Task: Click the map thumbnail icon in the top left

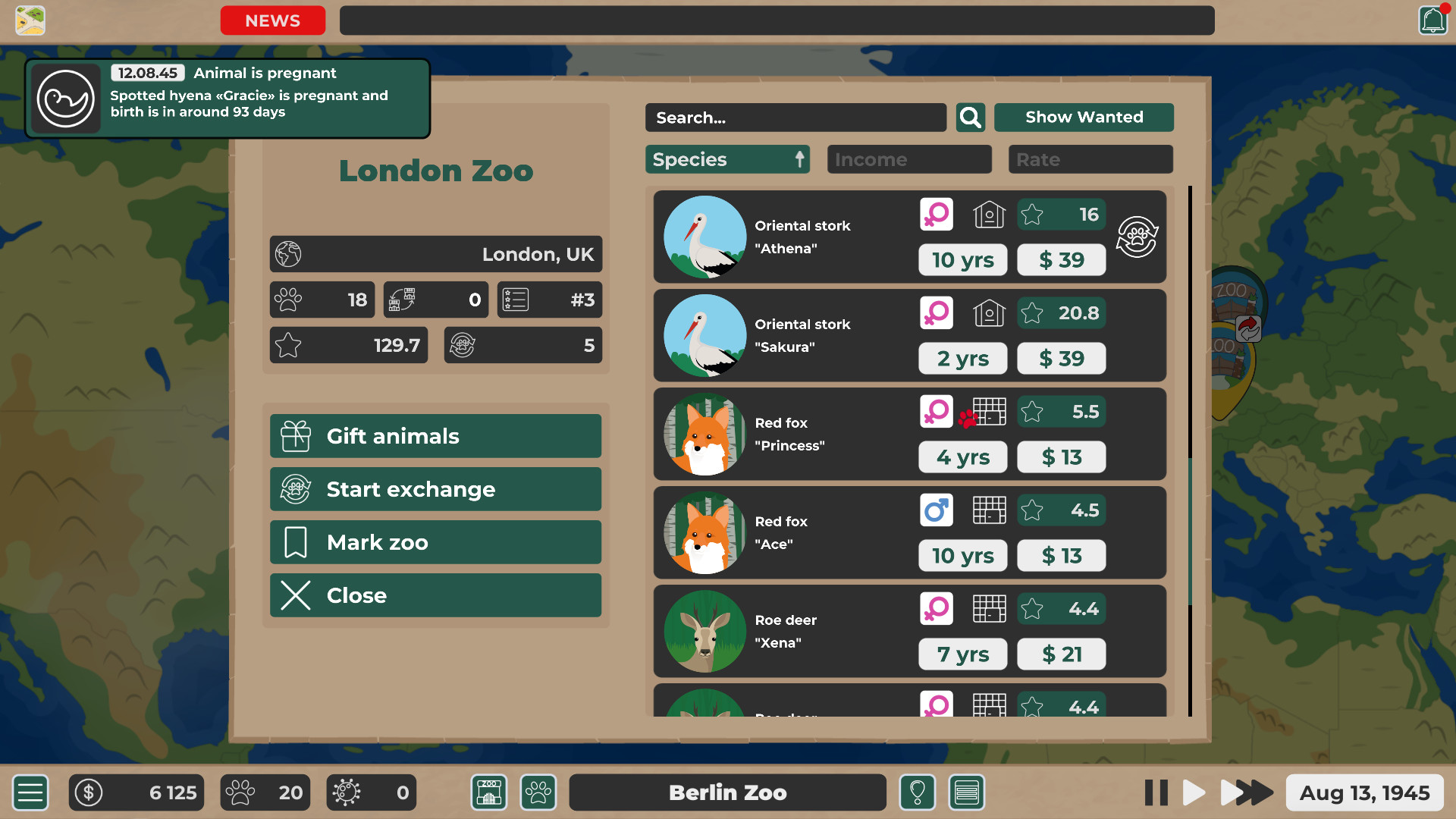Action: point(30,20)
